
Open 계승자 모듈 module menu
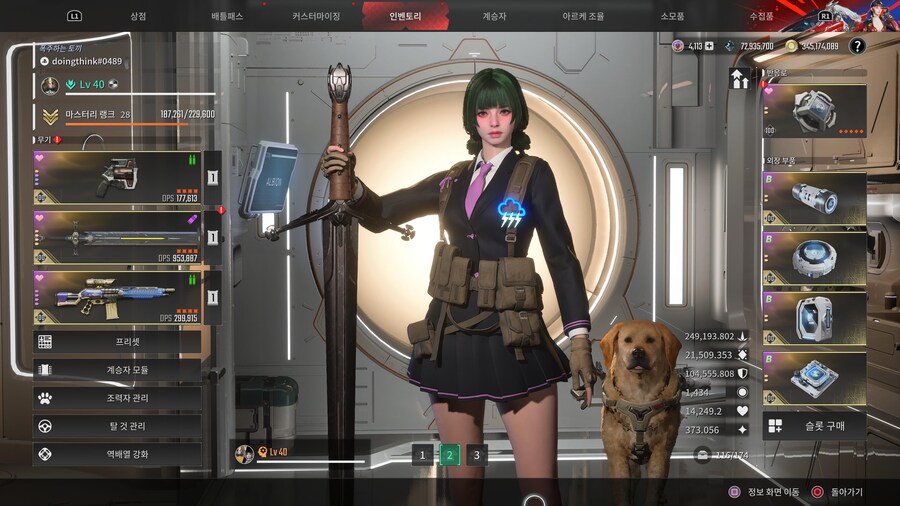coord(117,370)
